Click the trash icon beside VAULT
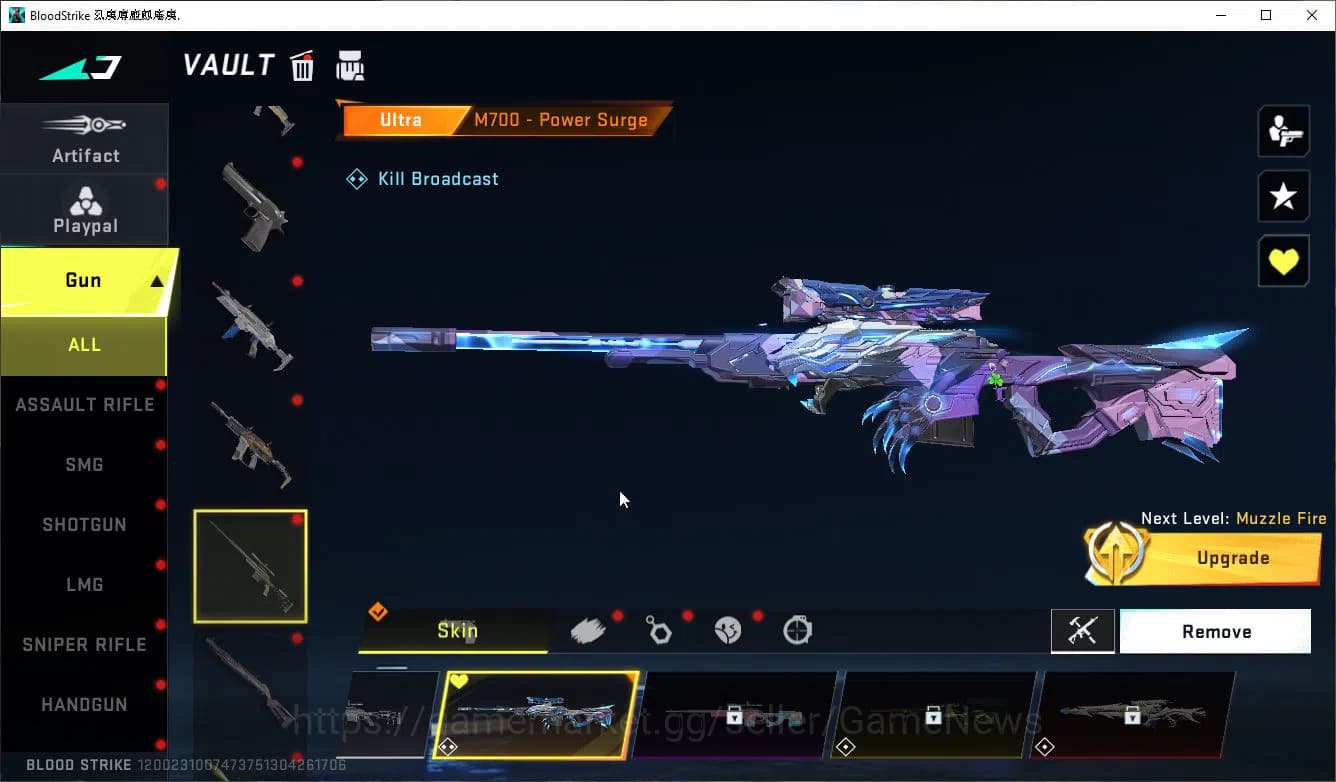Image resolution: width=1336 pixels, height=782 pixels. pyautogui.click(x=302, y=64)
